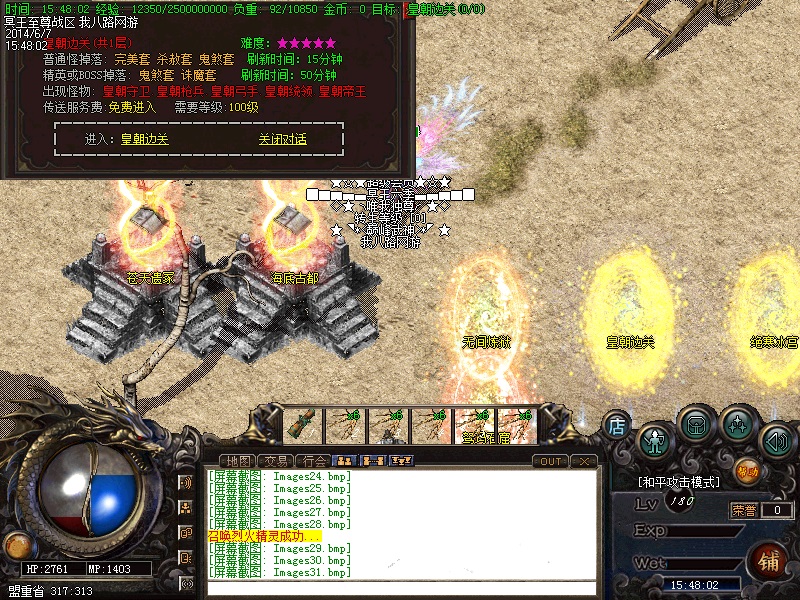Click the orange orb beside the dragon

pos(17,545)
